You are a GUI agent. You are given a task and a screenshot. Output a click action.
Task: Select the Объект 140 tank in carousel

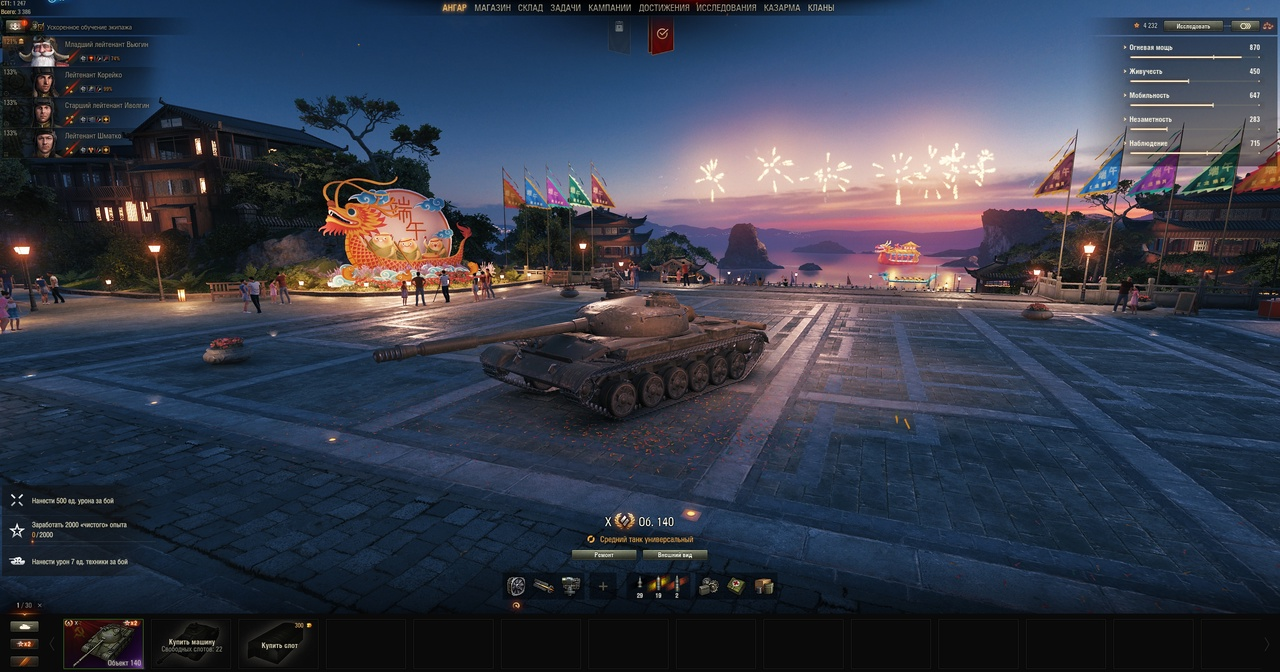(103, 643)
